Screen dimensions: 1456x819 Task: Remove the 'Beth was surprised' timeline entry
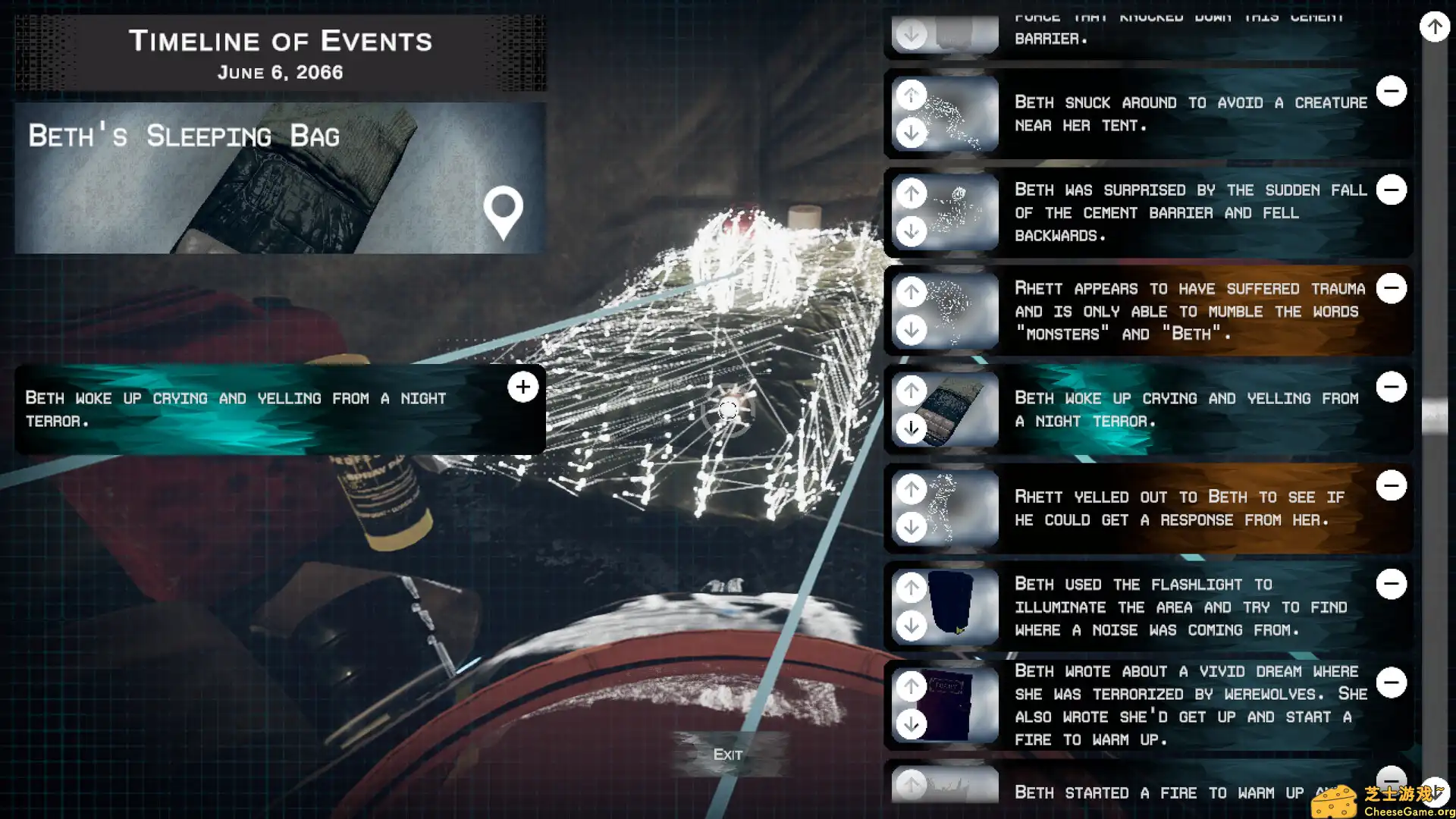1392,190
